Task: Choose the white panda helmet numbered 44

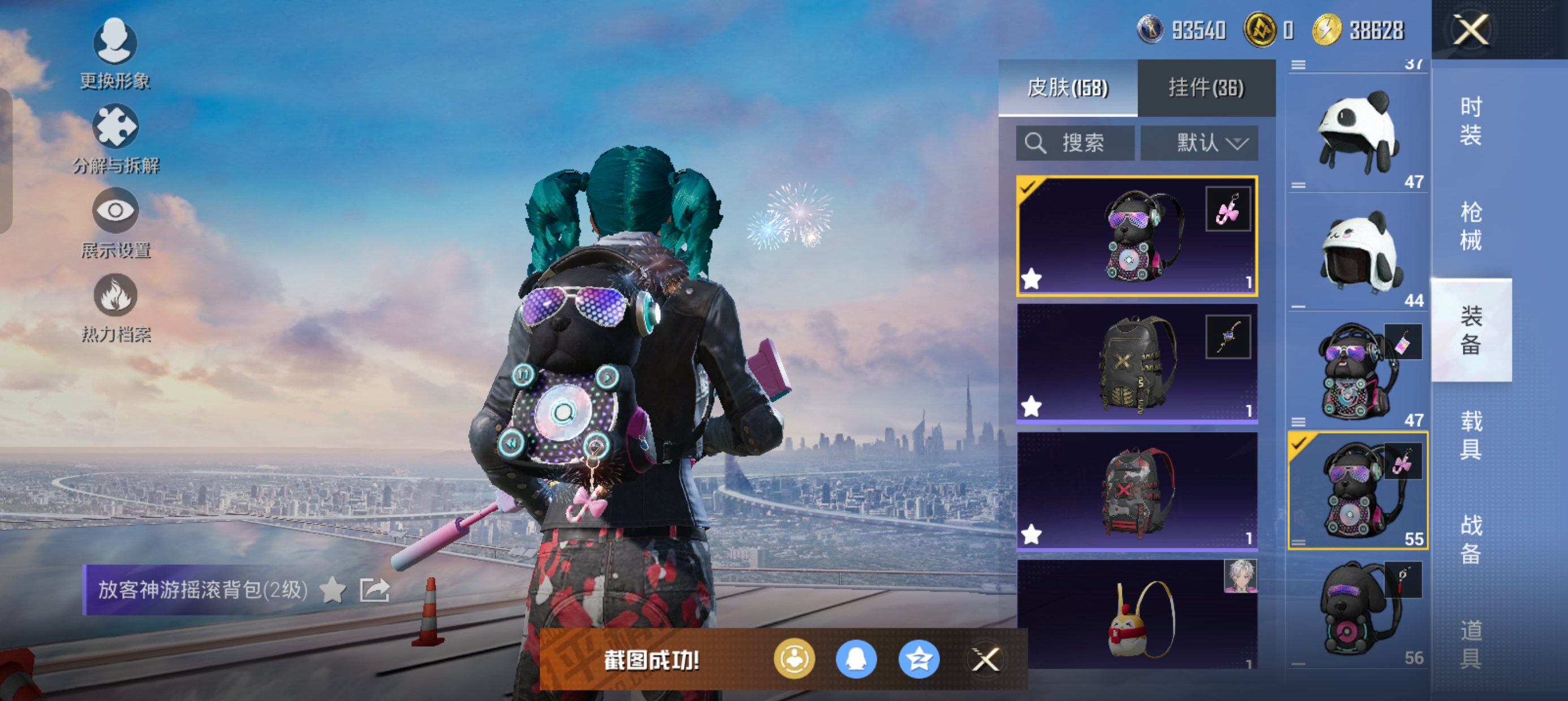Action: click(1358, 252)
